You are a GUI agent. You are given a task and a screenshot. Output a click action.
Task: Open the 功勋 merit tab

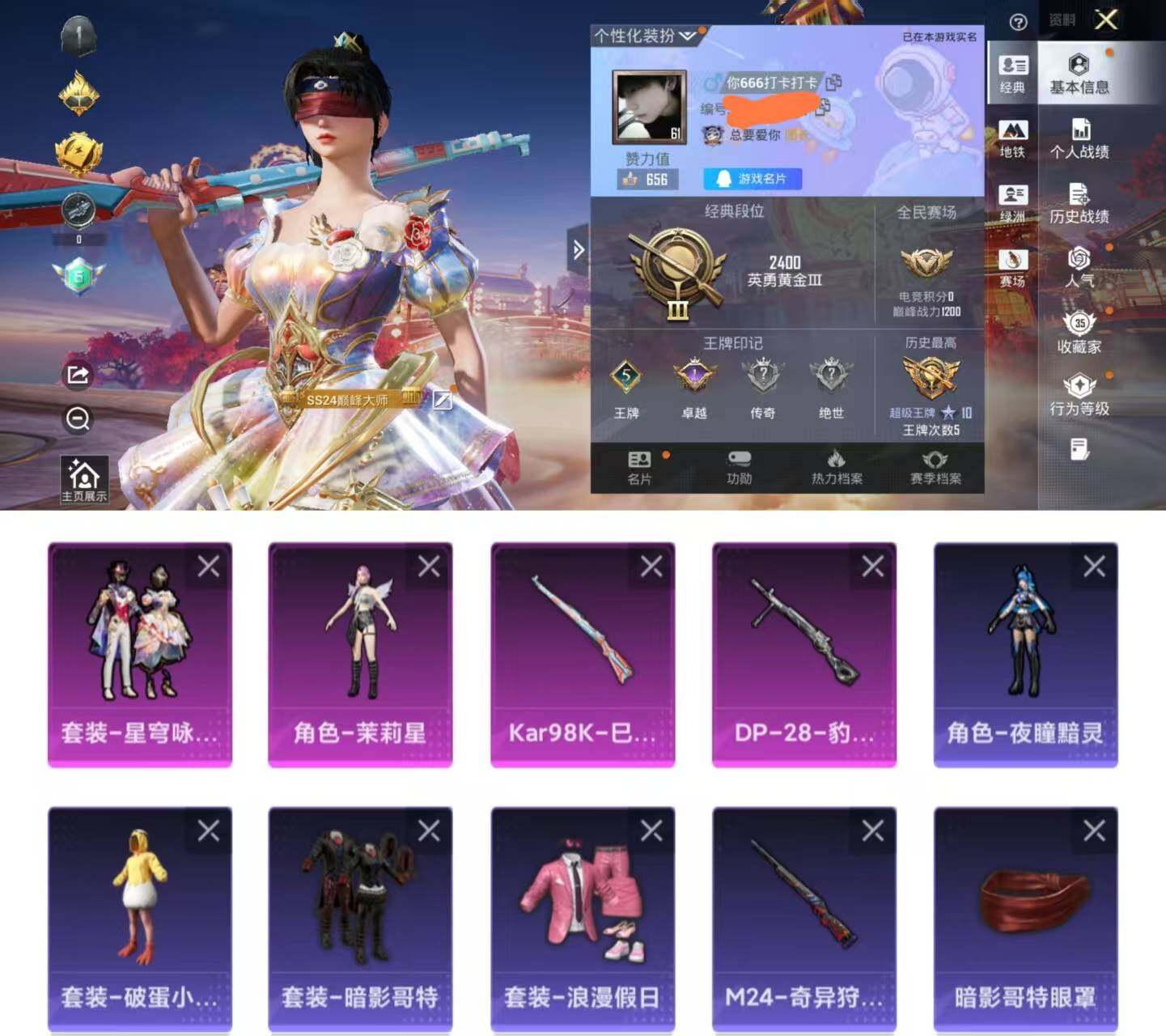(x=739, y=468)
